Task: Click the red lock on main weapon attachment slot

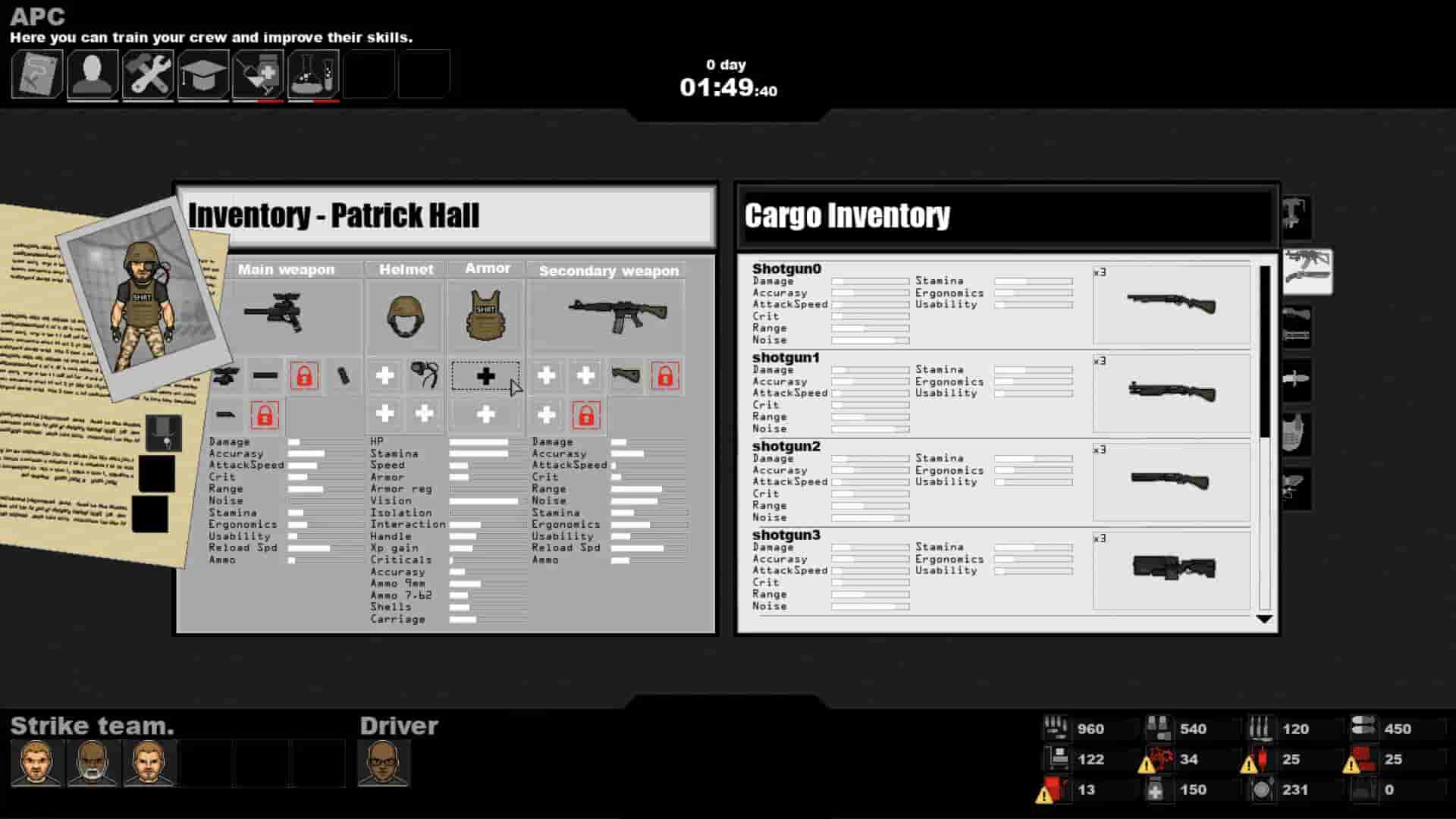Action: click(x=304, y=375)
